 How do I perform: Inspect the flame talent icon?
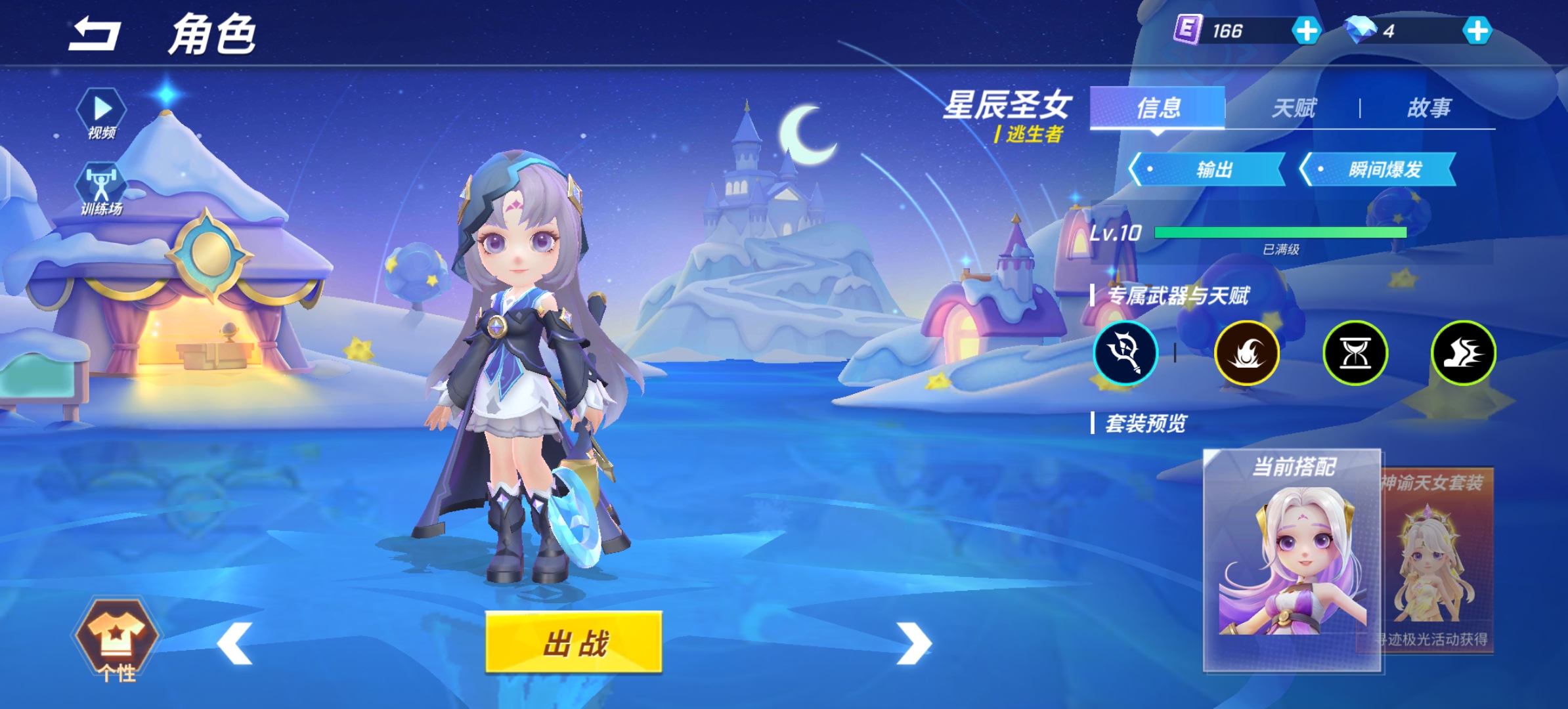1246,353
